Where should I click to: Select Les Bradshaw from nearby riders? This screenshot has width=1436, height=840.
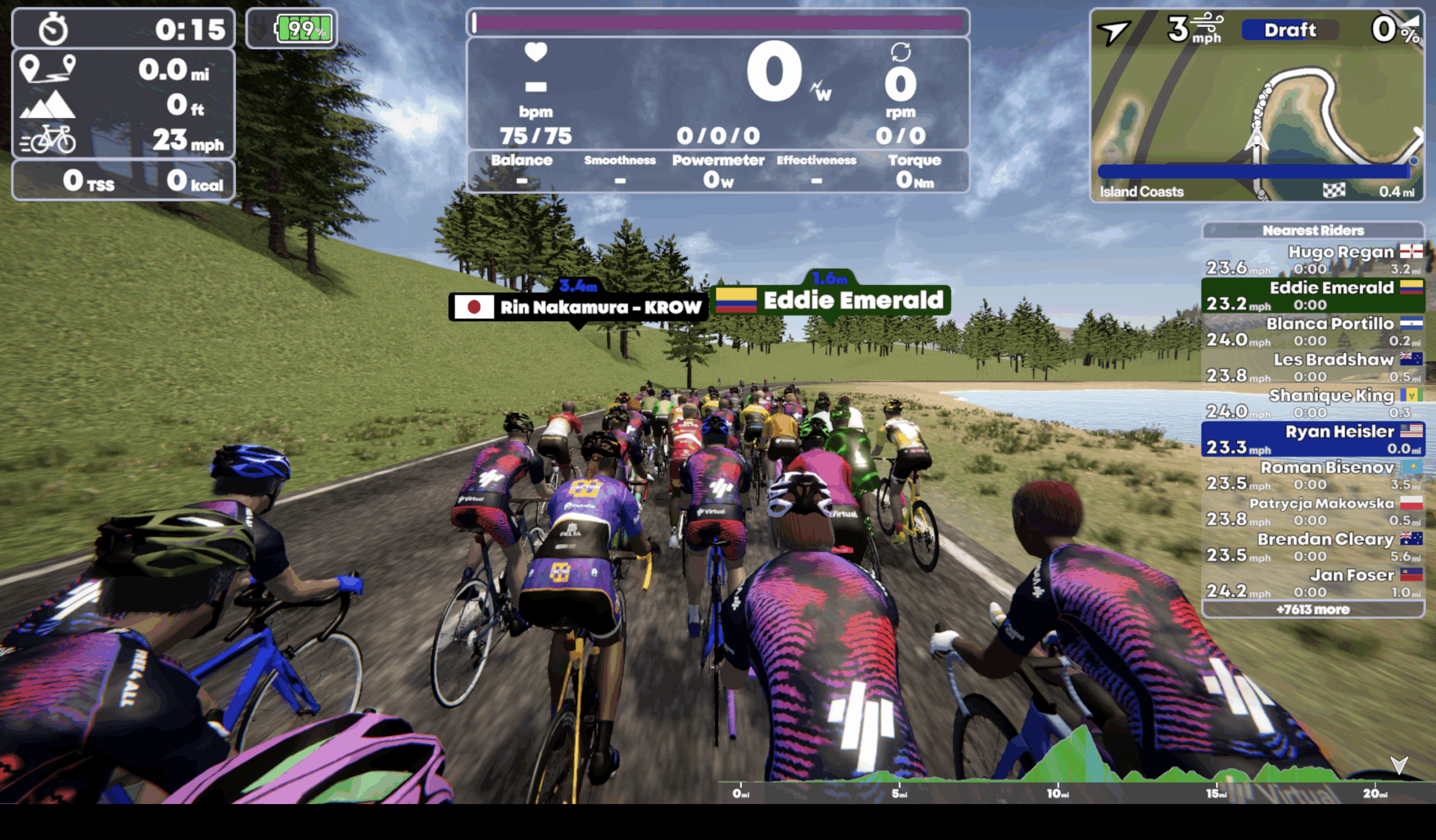click(x=1313, y=367)
